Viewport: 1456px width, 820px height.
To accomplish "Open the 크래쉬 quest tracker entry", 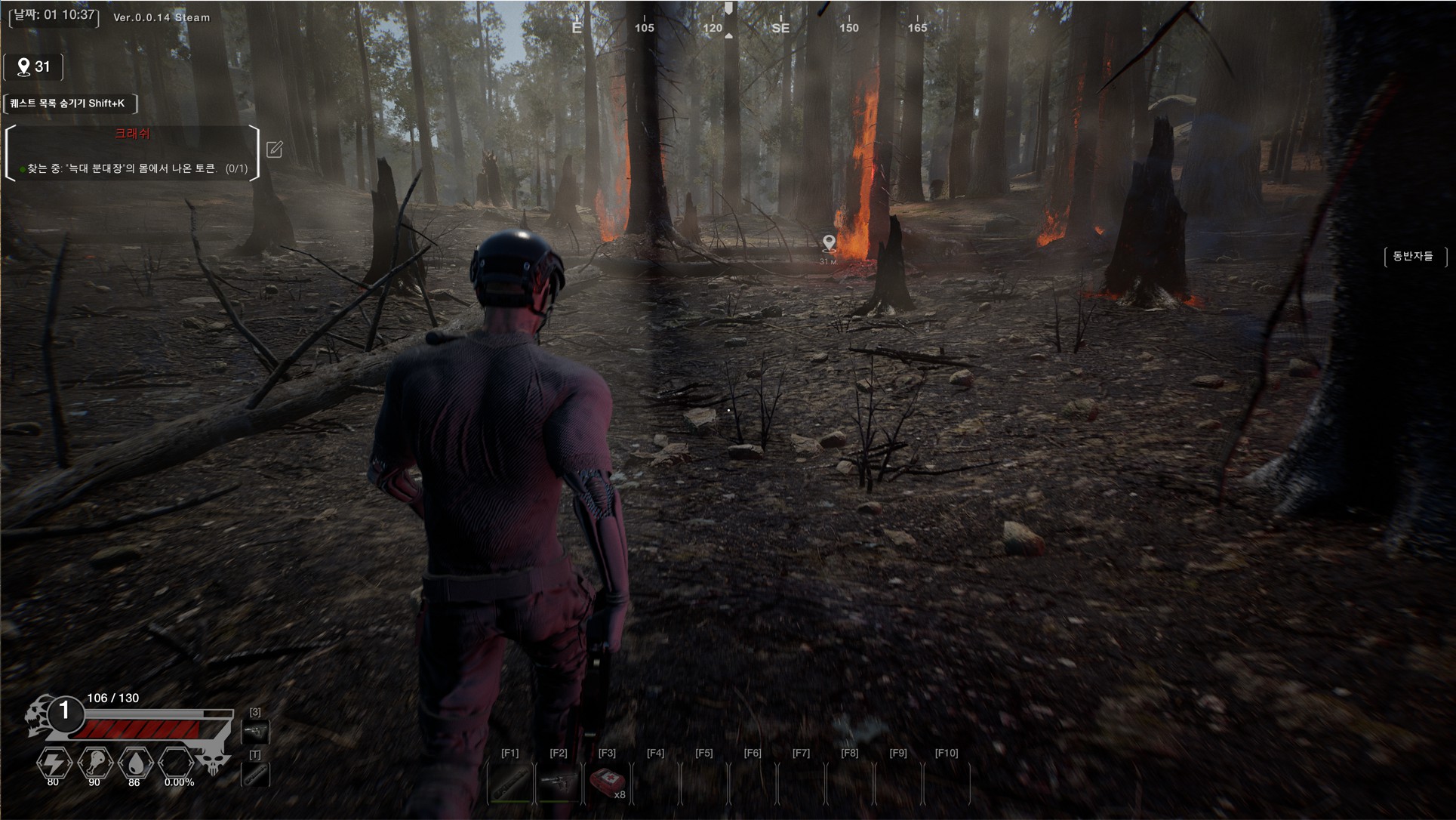I will [132, 134].
